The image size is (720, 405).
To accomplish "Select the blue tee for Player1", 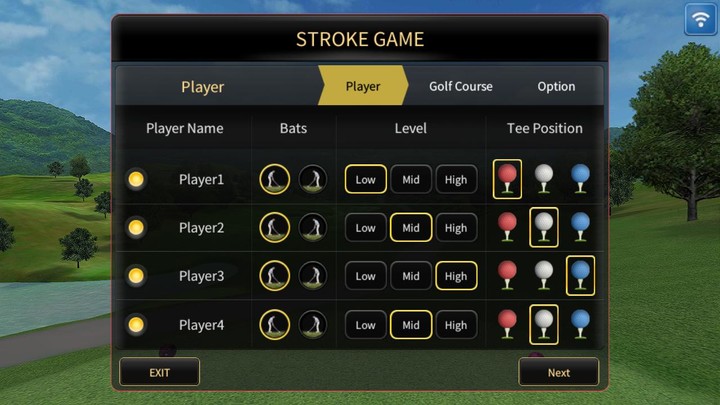I will [580, 179].
